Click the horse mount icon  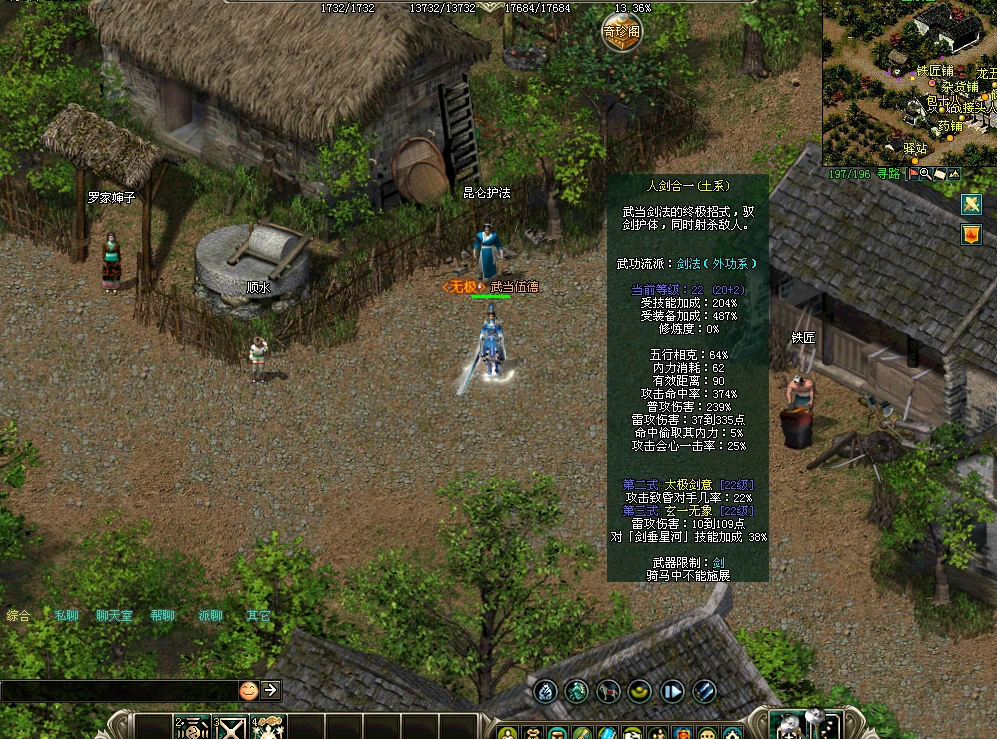point(608,690)
